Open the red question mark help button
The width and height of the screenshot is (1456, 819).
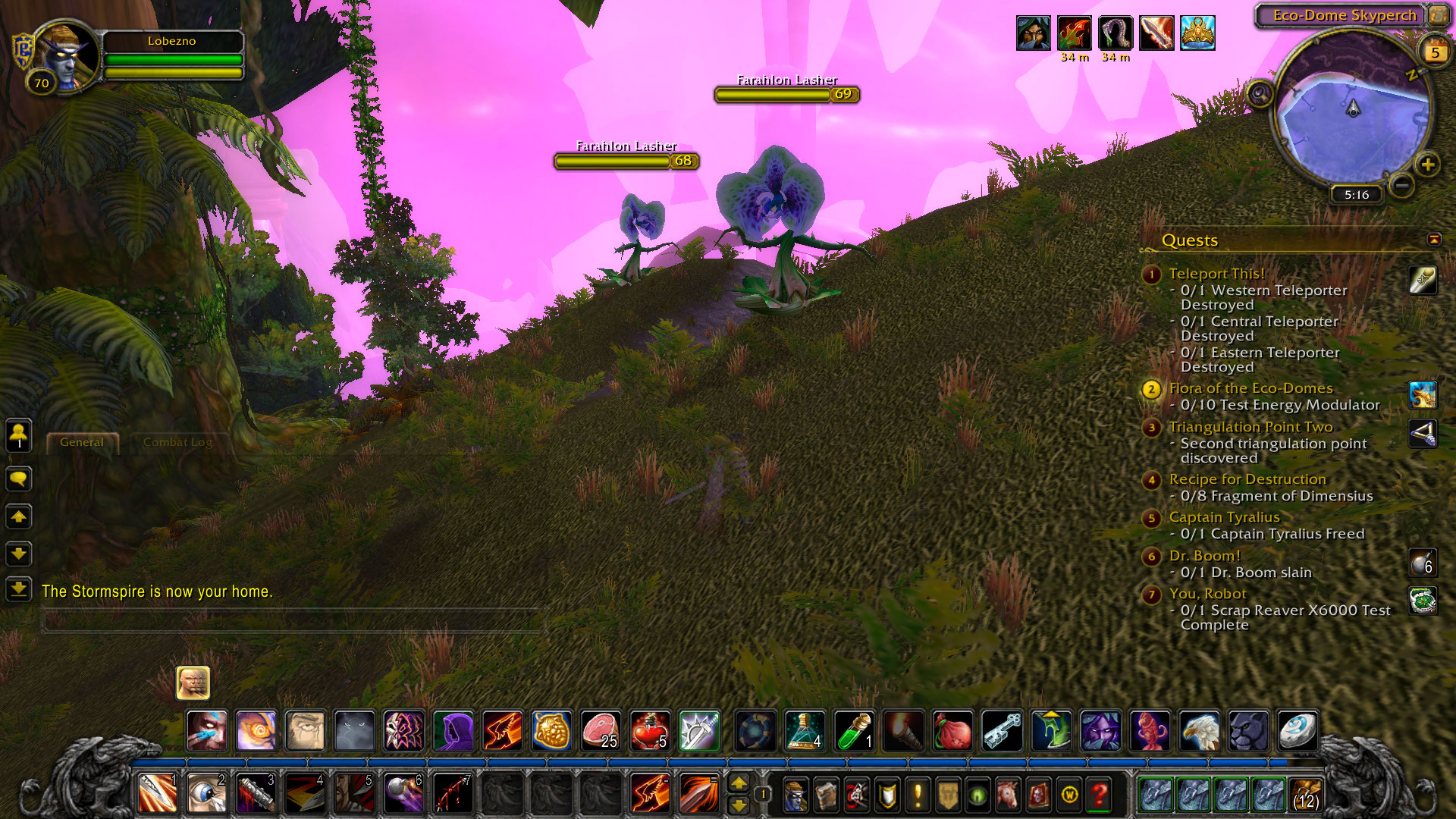point(1099,794)
